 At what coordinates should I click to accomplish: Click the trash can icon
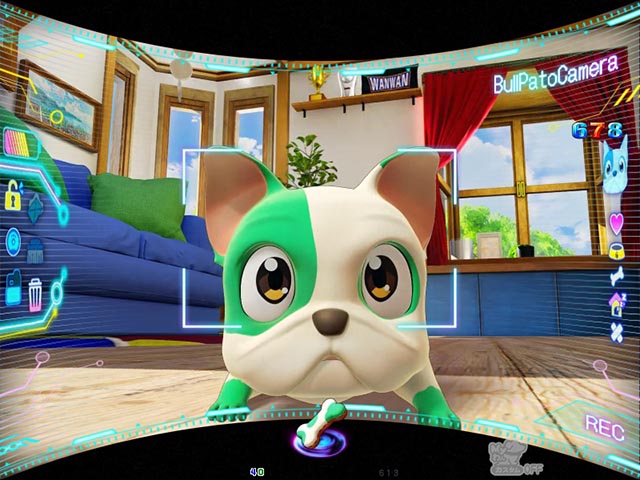36,294
